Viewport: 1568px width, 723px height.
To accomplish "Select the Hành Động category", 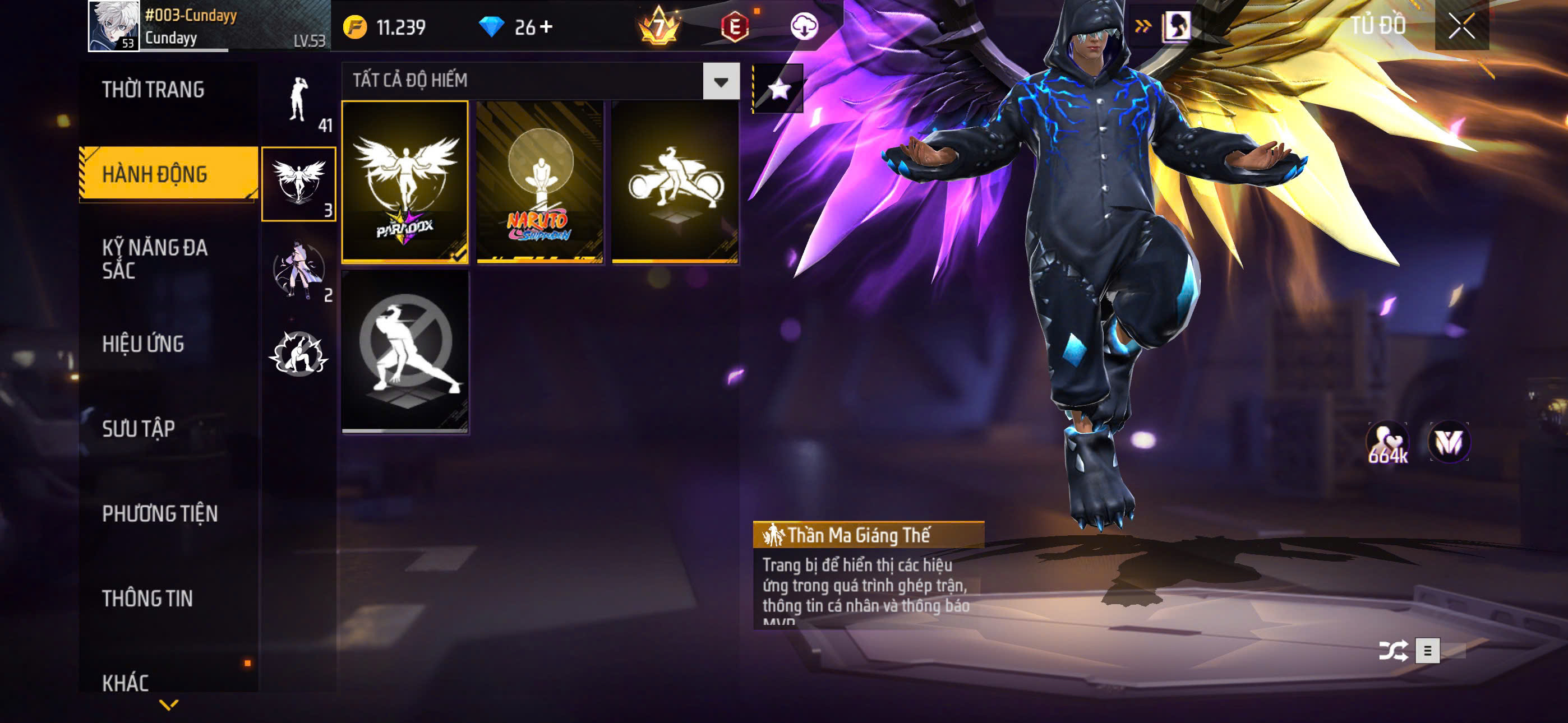I will [155, 175].
